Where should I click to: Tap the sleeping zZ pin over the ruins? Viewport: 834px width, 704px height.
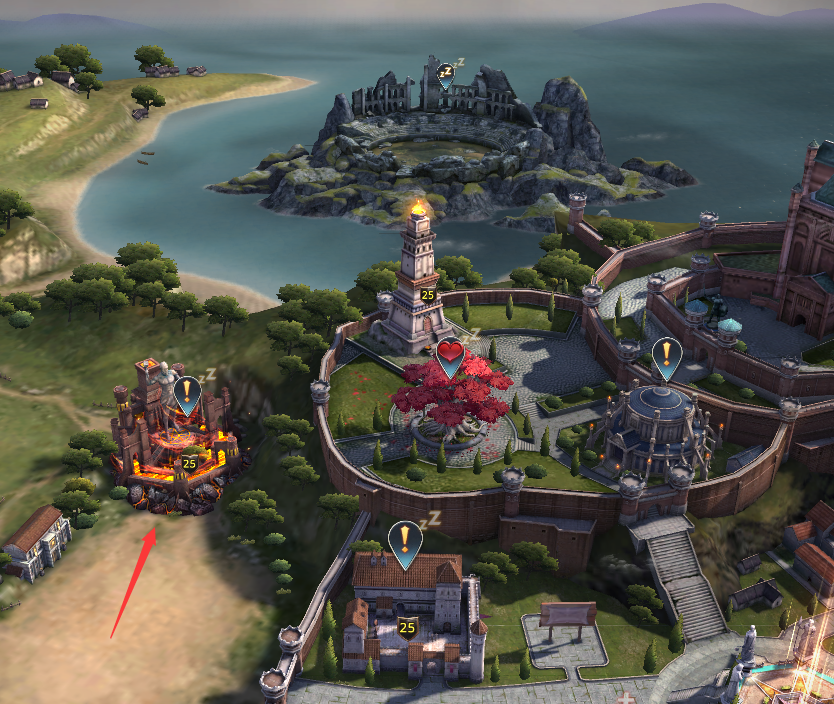click(x=446, y=75)
